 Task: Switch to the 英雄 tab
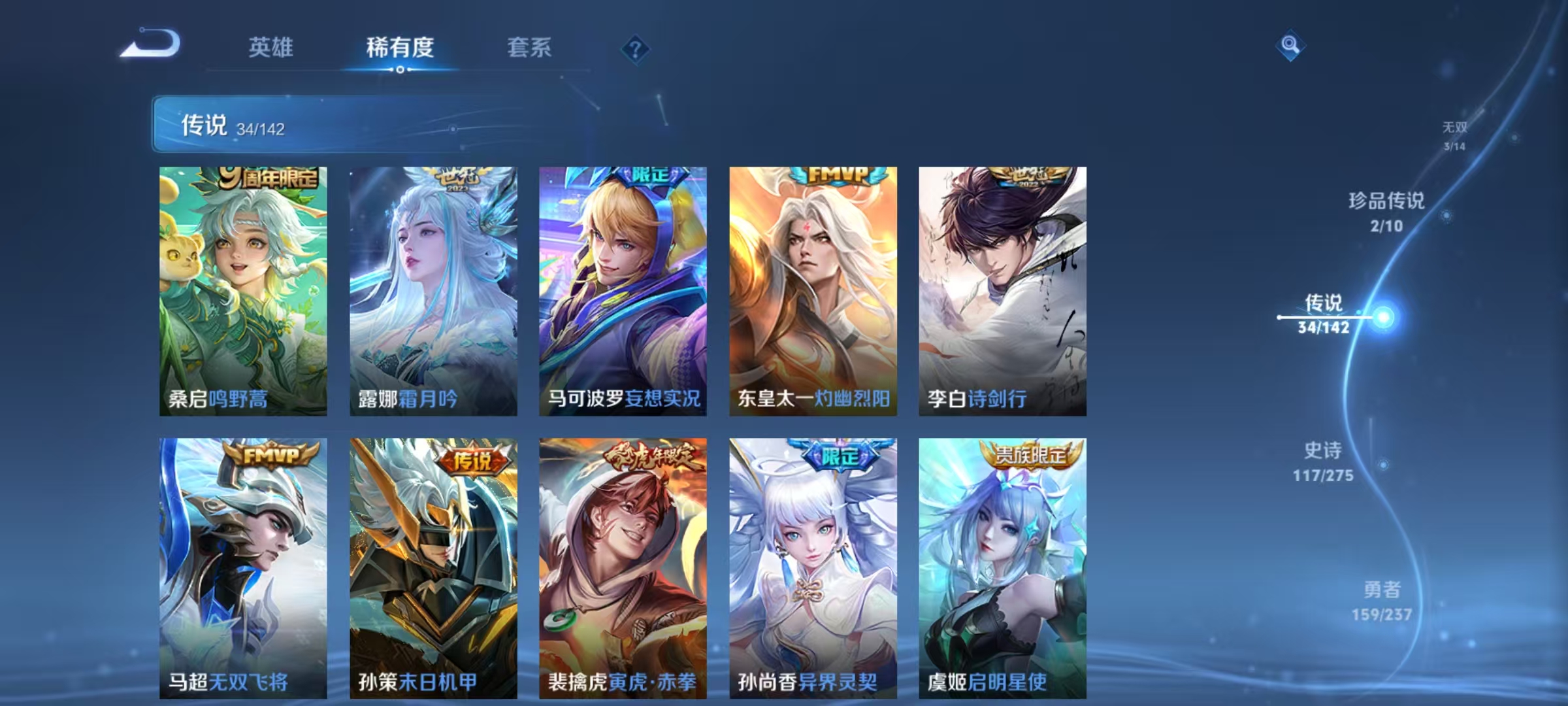click(270, 48)
